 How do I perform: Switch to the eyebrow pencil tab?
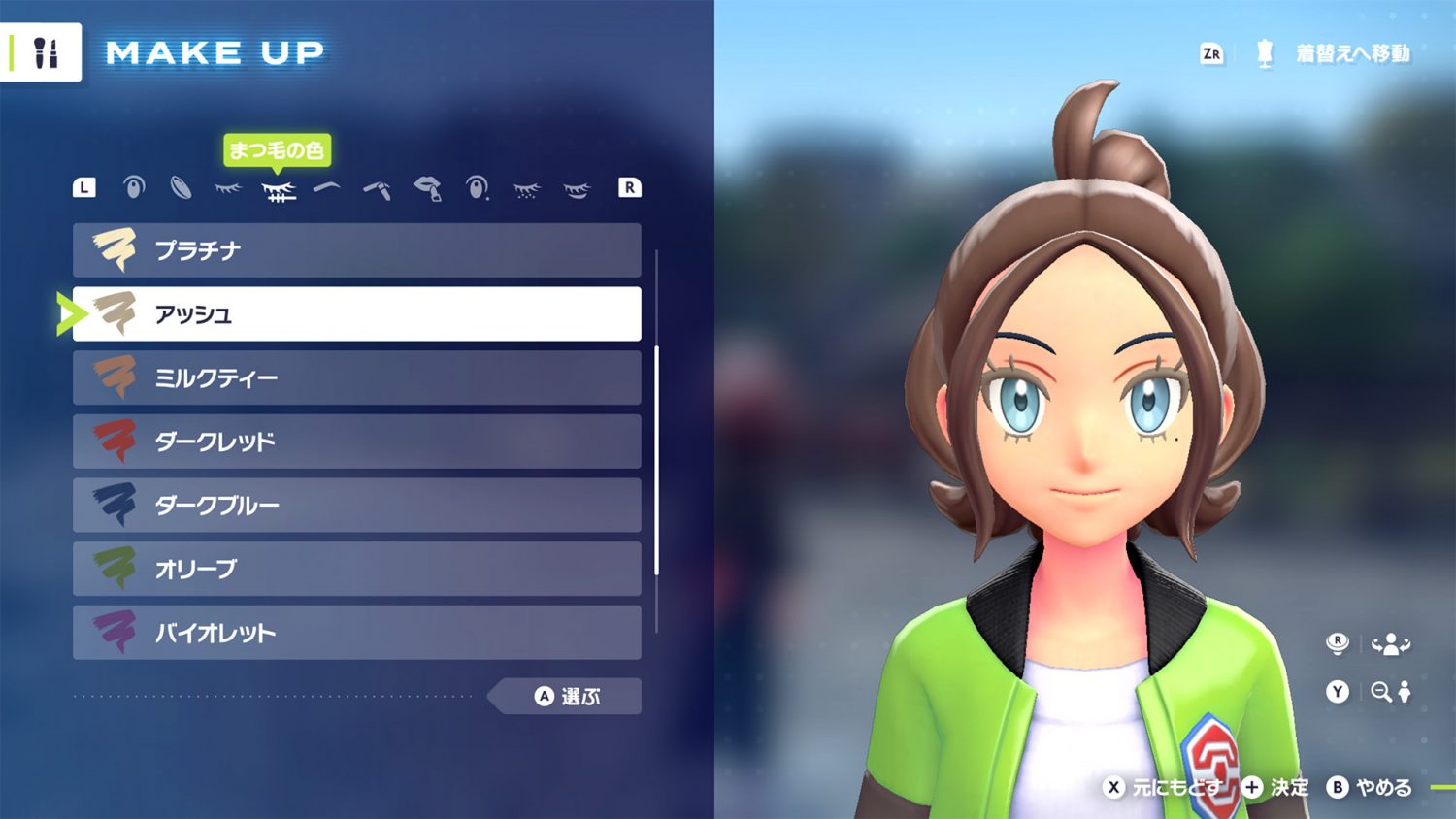click(x=378, y=188)
